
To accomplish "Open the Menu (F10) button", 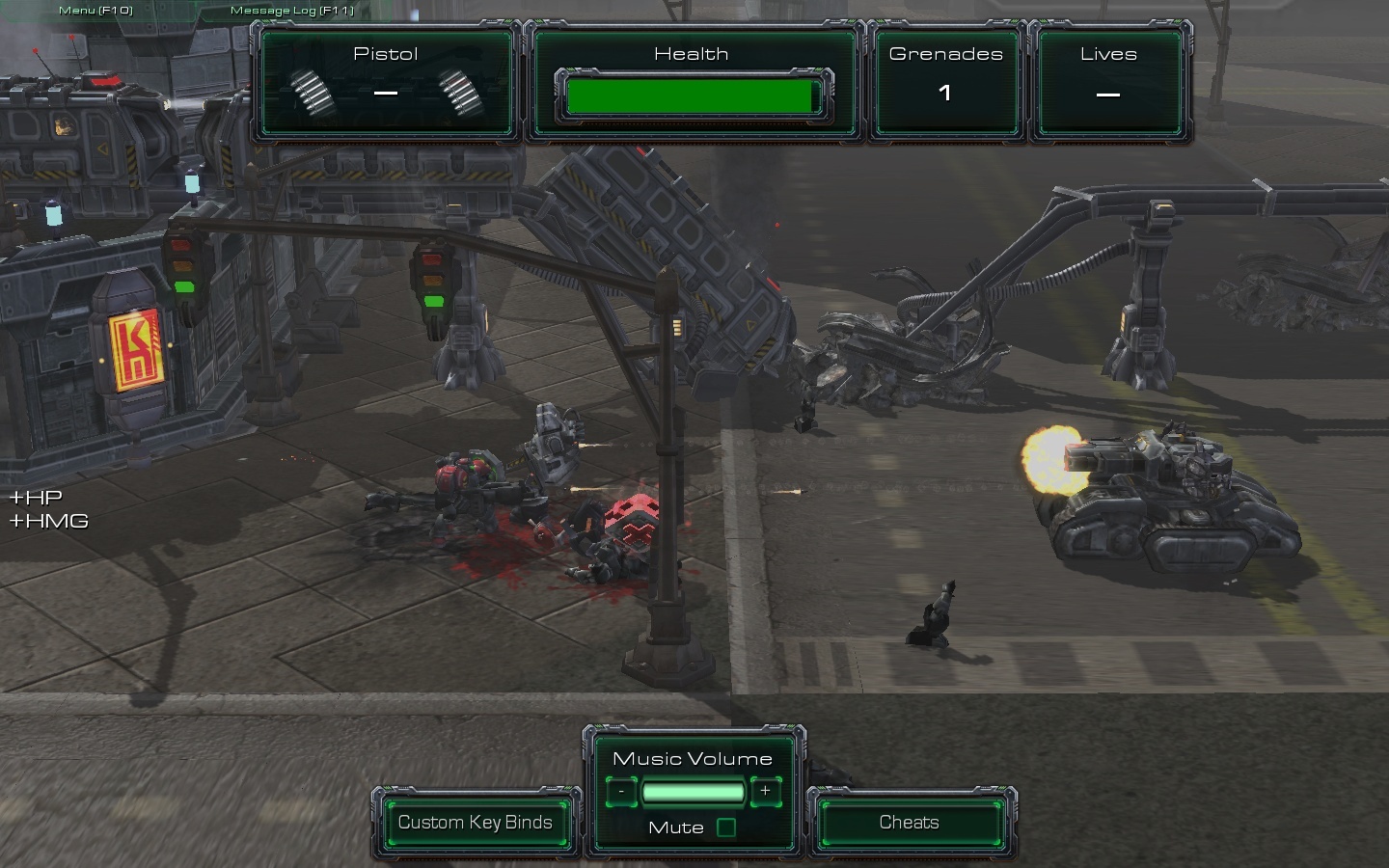I will (95, 11).
